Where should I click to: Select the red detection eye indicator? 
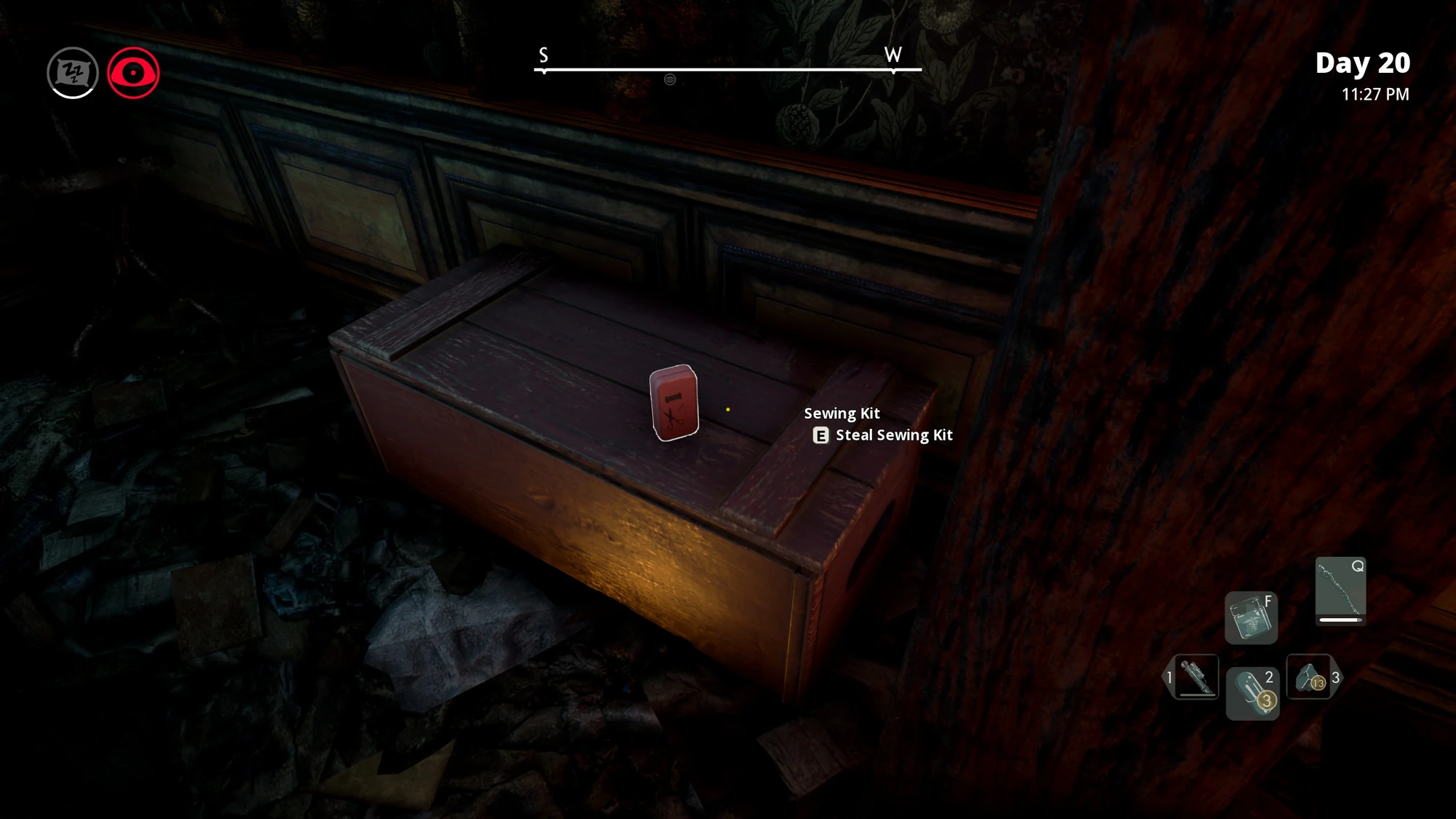point(133,72)
